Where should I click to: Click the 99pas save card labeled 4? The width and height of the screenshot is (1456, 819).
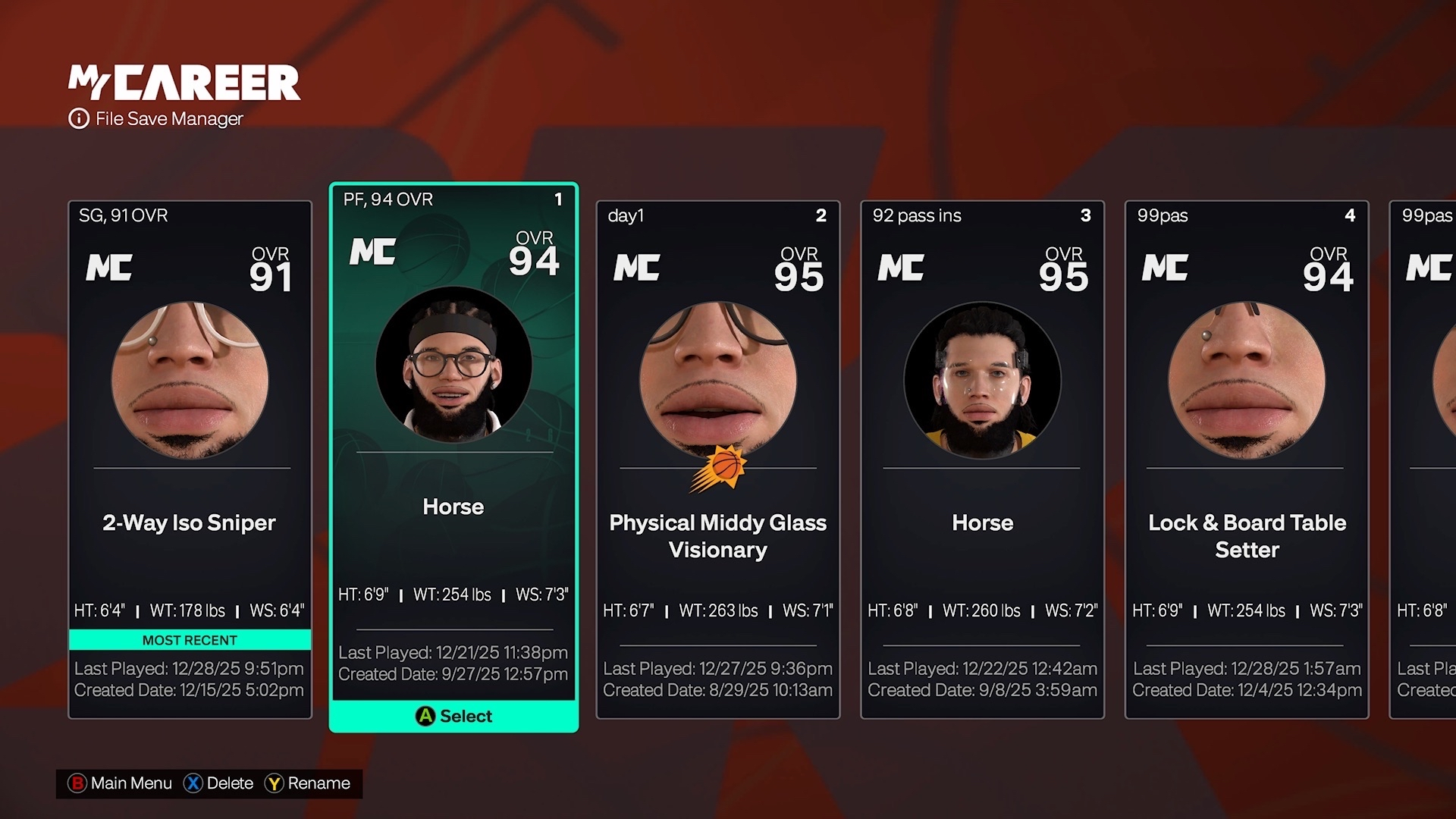coord(1246,455)
